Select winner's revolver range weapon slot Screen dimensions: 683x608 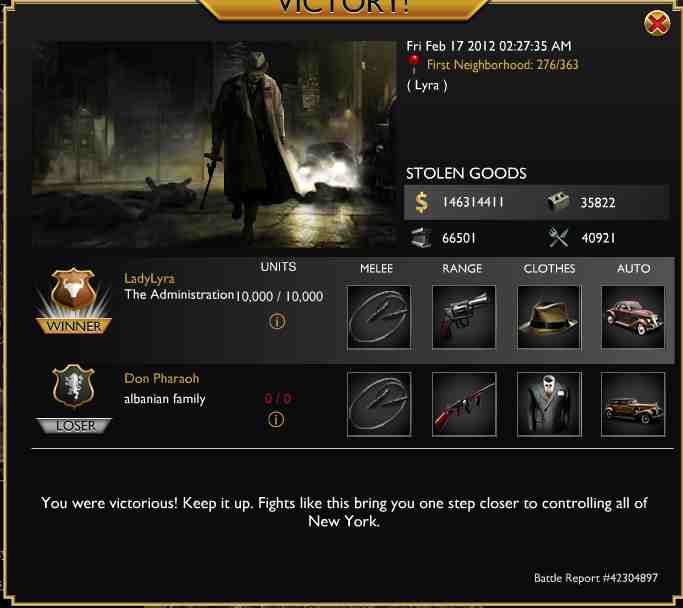(463, 317)
